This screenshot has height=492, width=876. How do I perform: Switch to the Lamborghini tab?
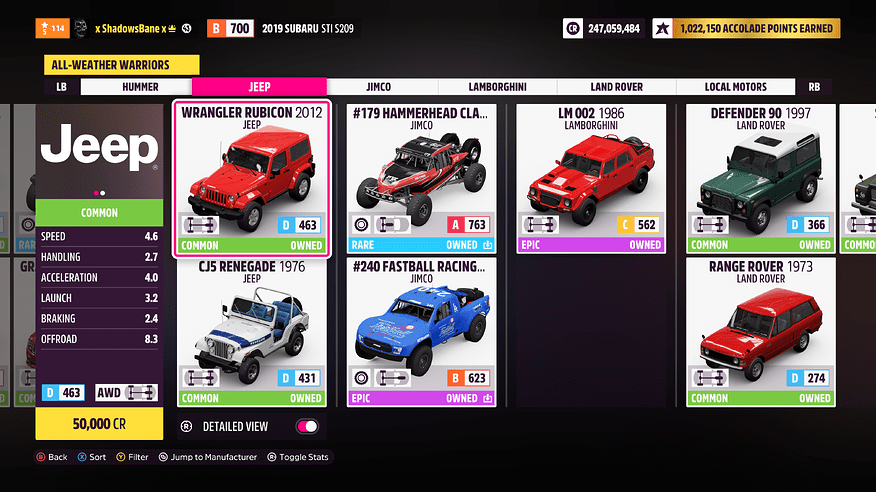498,87
